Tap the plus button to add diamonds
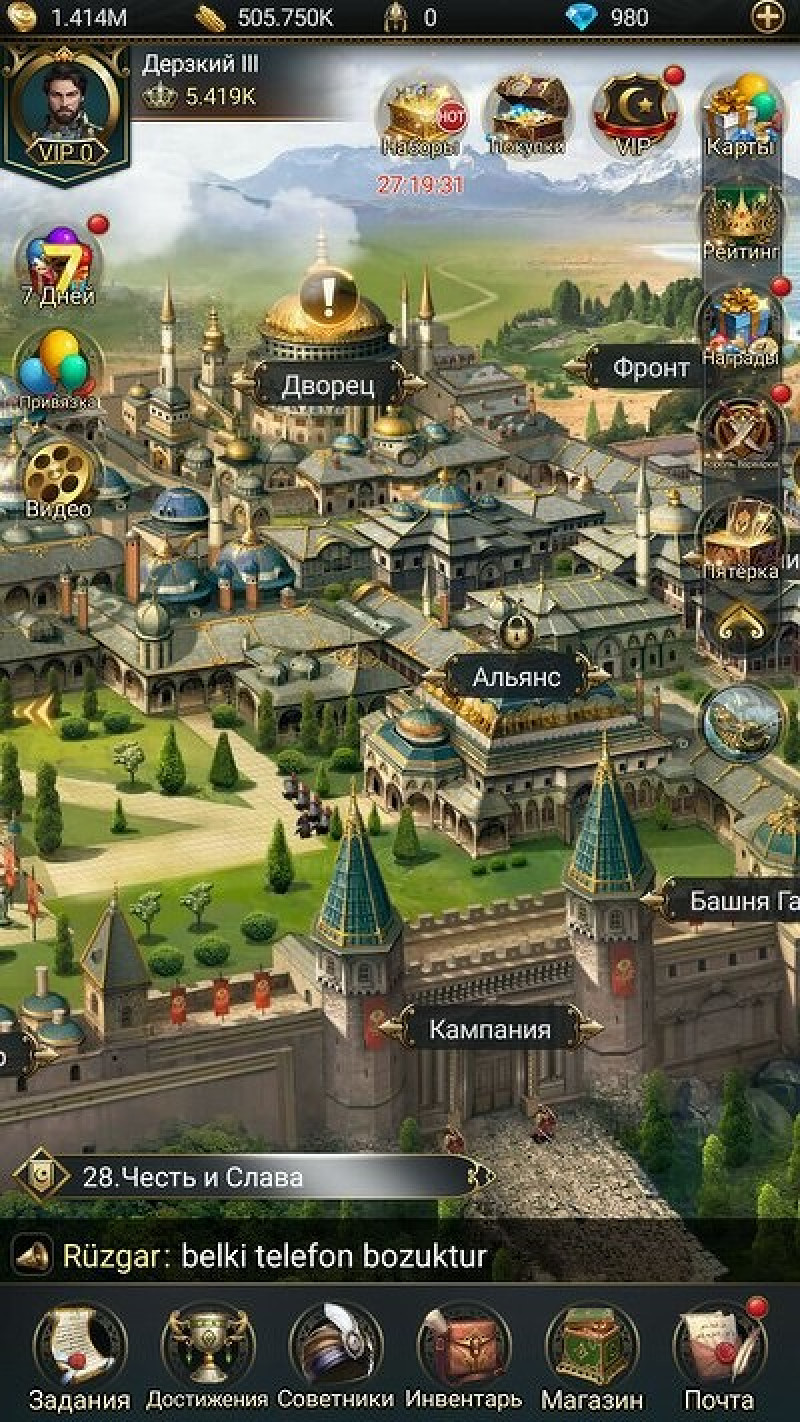 [768, 17]
